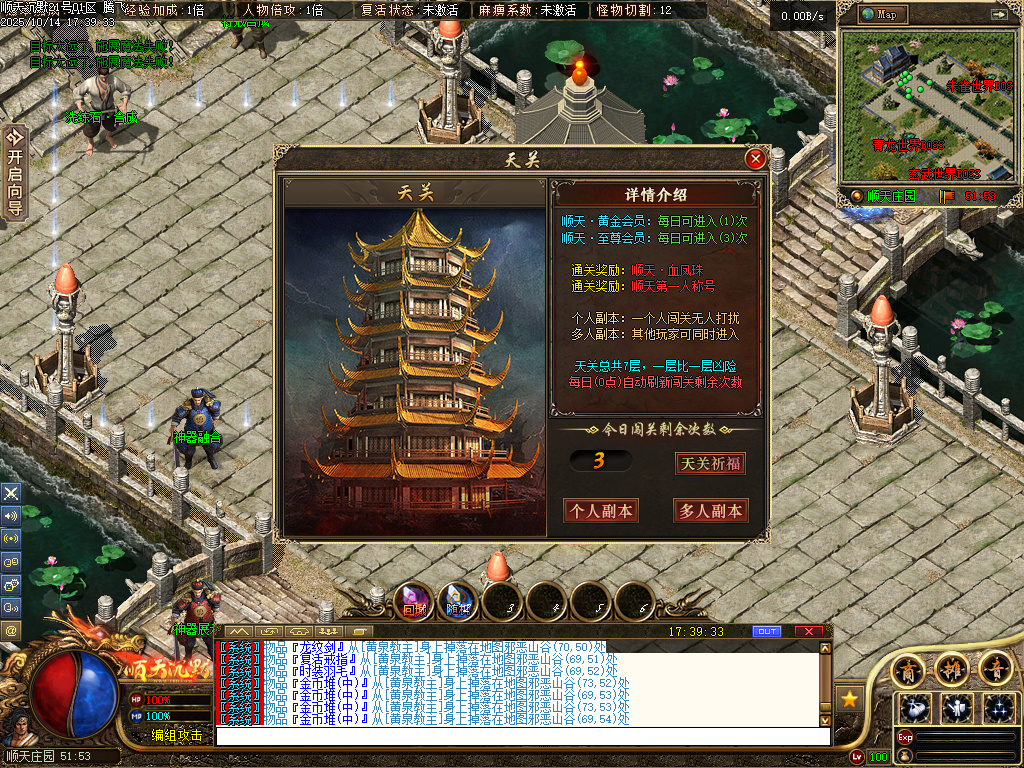
Task: Click the 天关祈福 blessing button
Action: point(710,464)
